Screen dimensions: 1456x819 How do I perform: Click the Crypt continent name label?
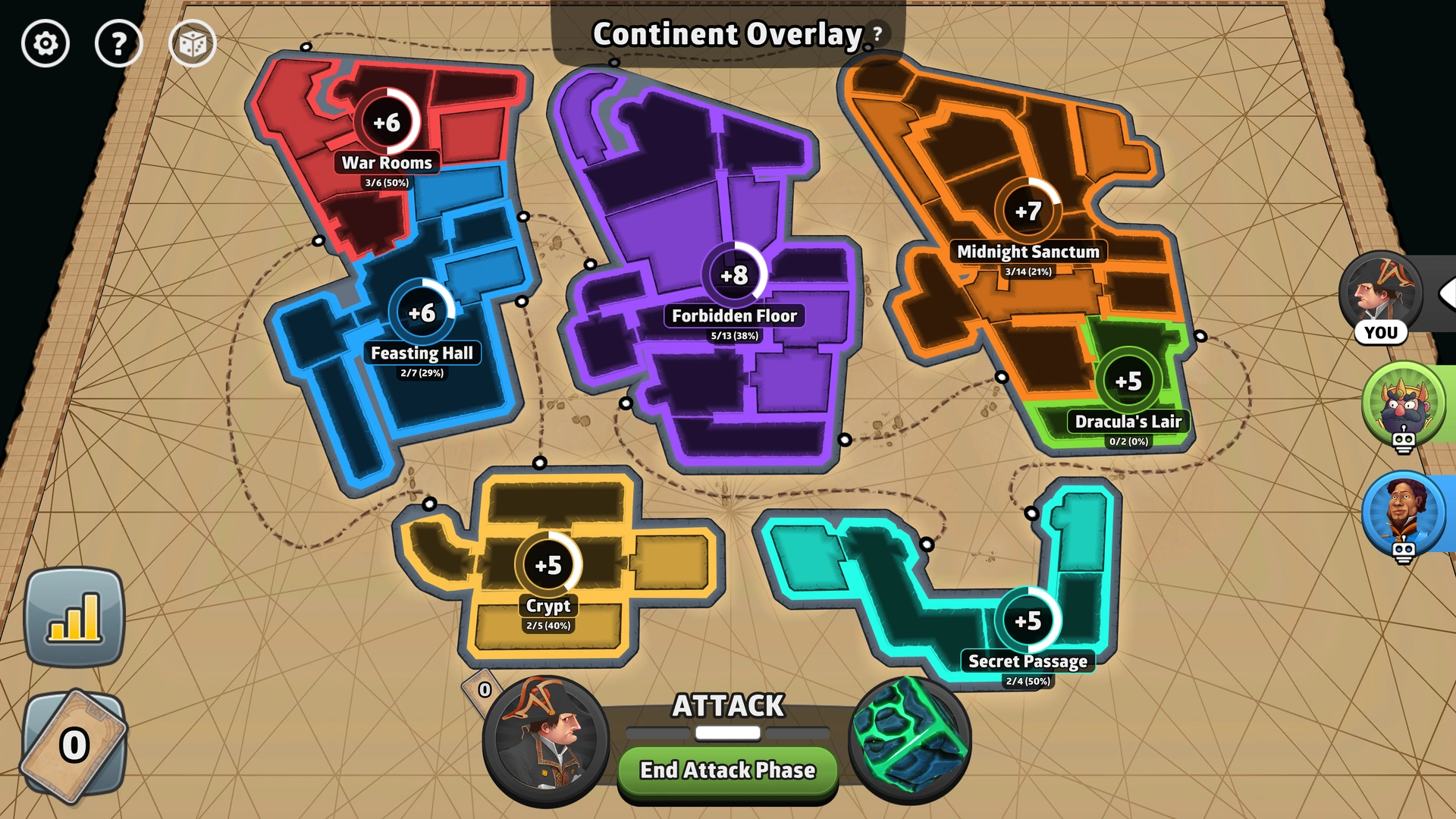pyautogui.click(x=548, y=606)
